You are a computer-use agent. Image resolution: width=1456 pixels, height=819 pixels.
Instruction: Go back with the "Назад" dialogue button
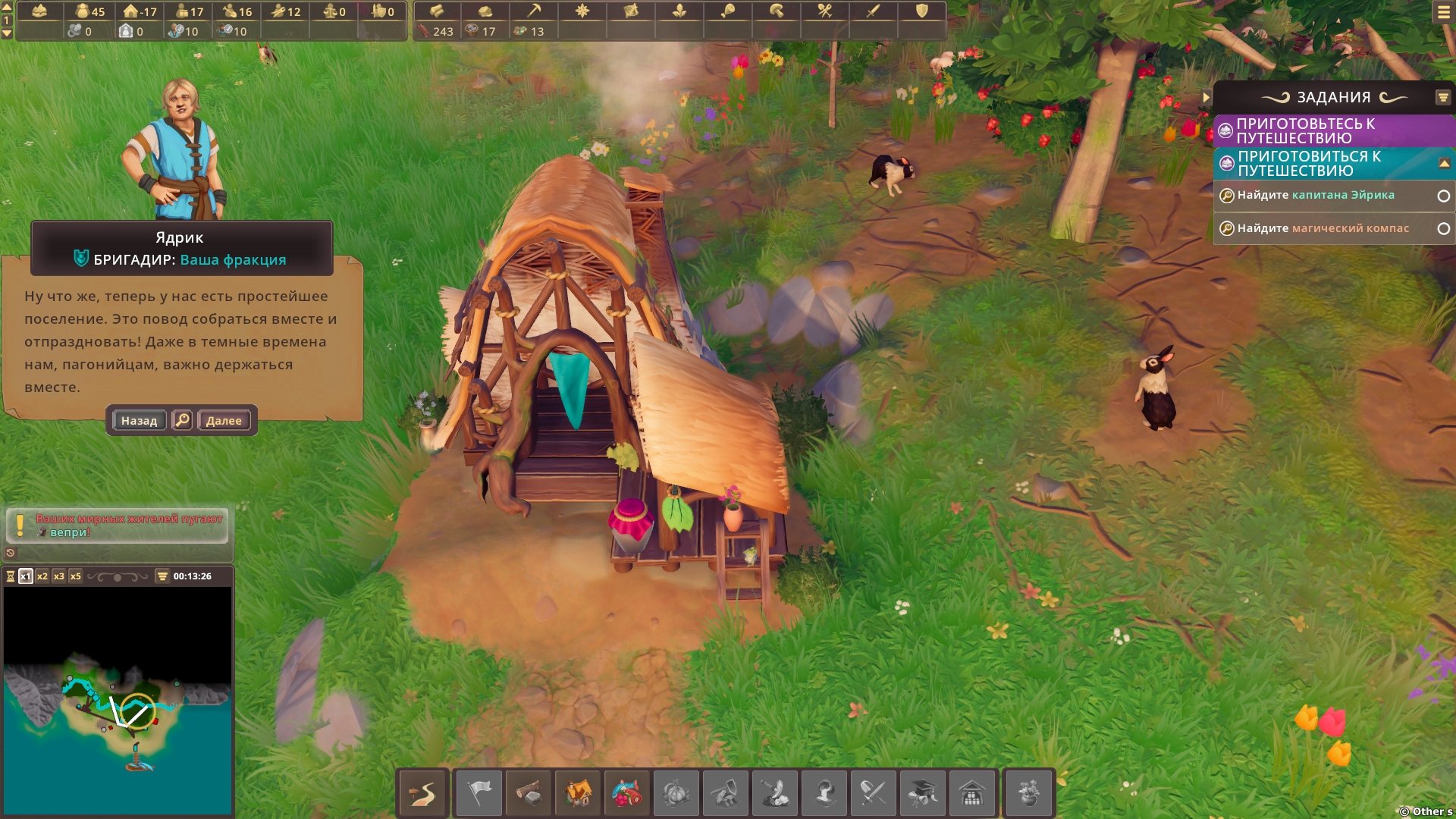139,420
